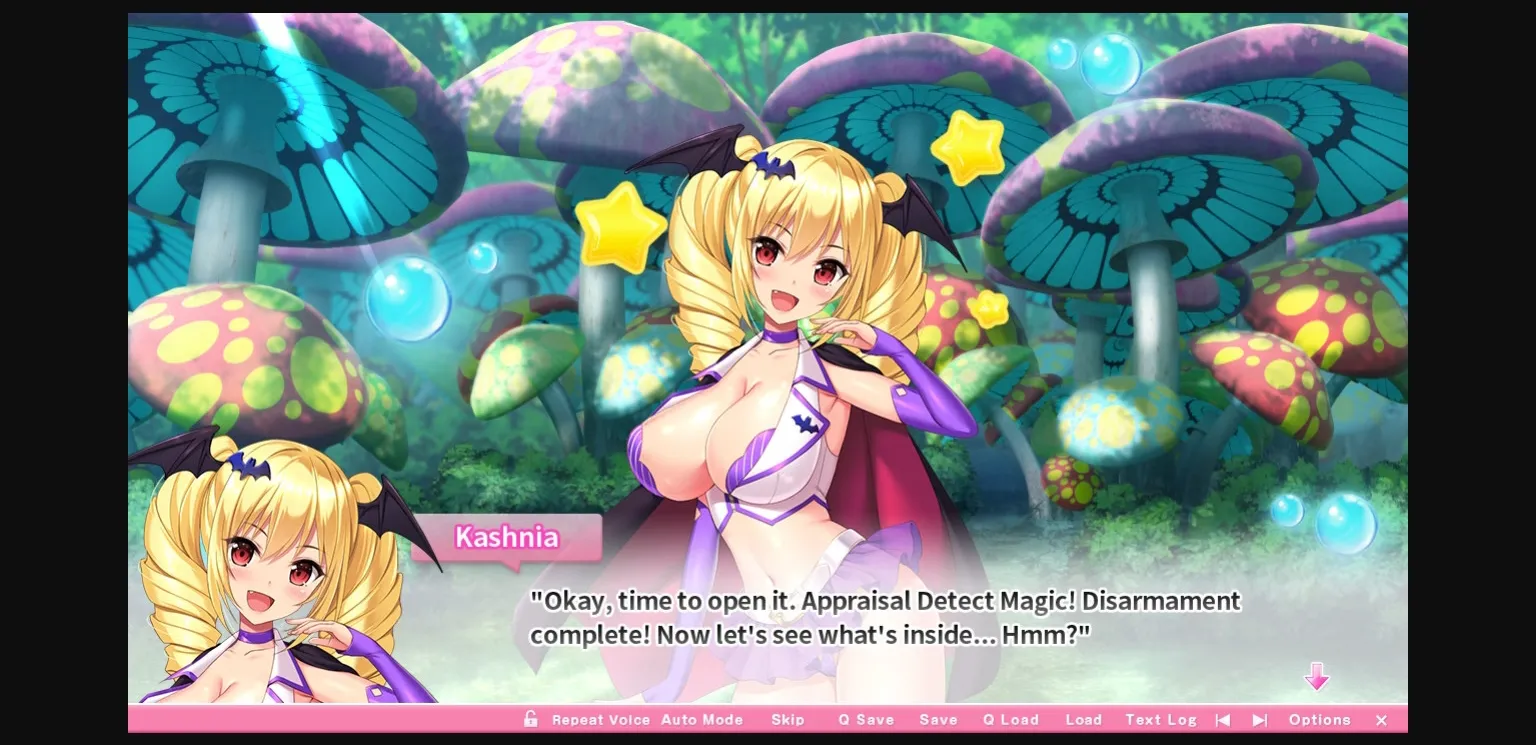Replay the voice line with Repeat Voice
The height and width of the screenshot is (745, 1536).
601,719
